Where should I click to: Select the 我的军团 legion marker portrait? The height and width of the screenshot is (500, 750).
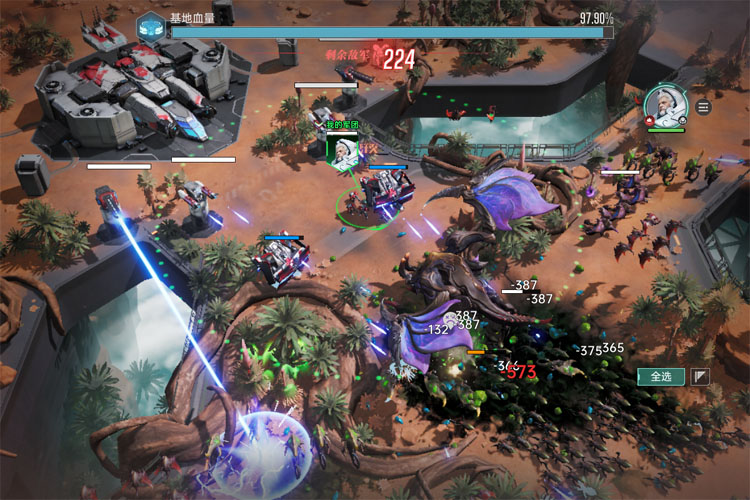344,149
